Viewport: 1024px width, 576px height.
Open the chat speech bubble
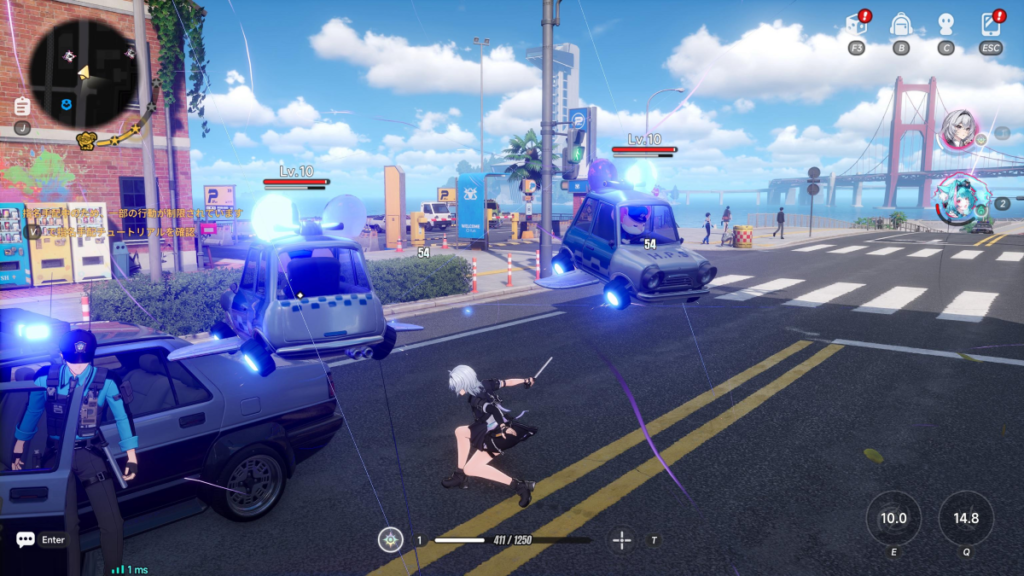[25, 540]
